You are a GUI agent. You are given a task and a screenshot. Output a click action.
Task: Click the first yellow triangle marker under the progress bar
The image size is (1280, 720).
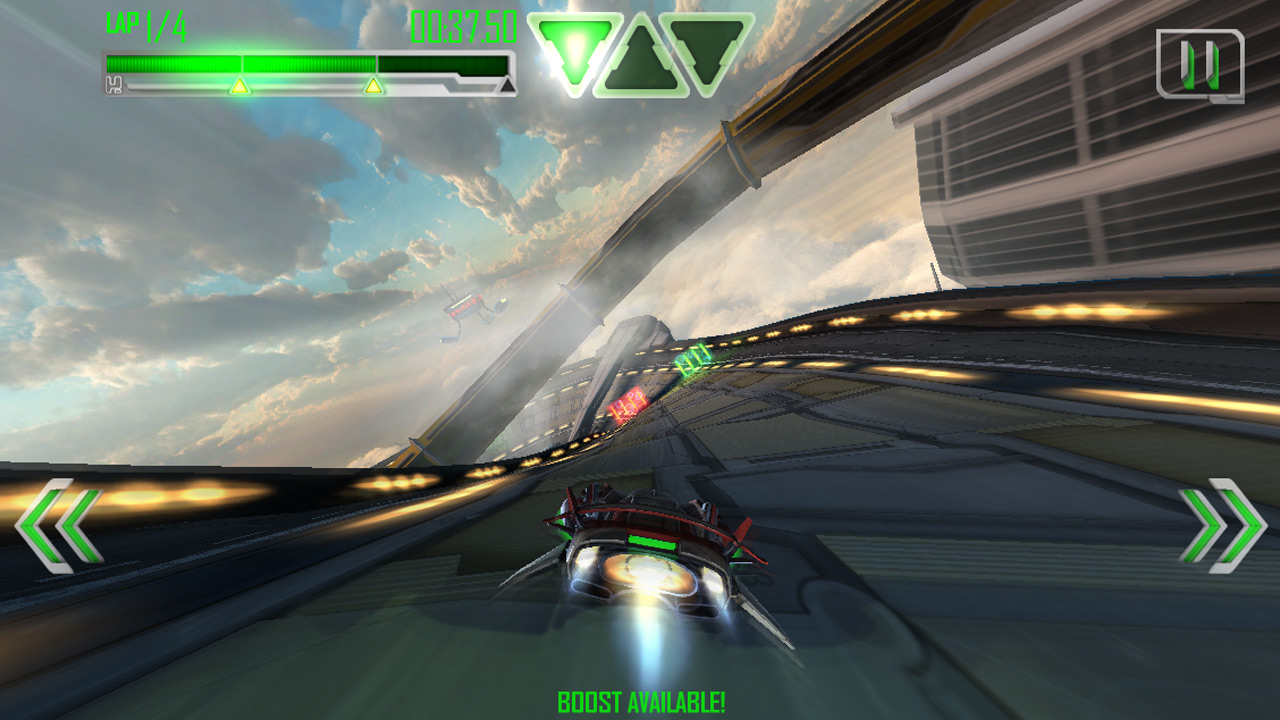click(x=241, y=87)
